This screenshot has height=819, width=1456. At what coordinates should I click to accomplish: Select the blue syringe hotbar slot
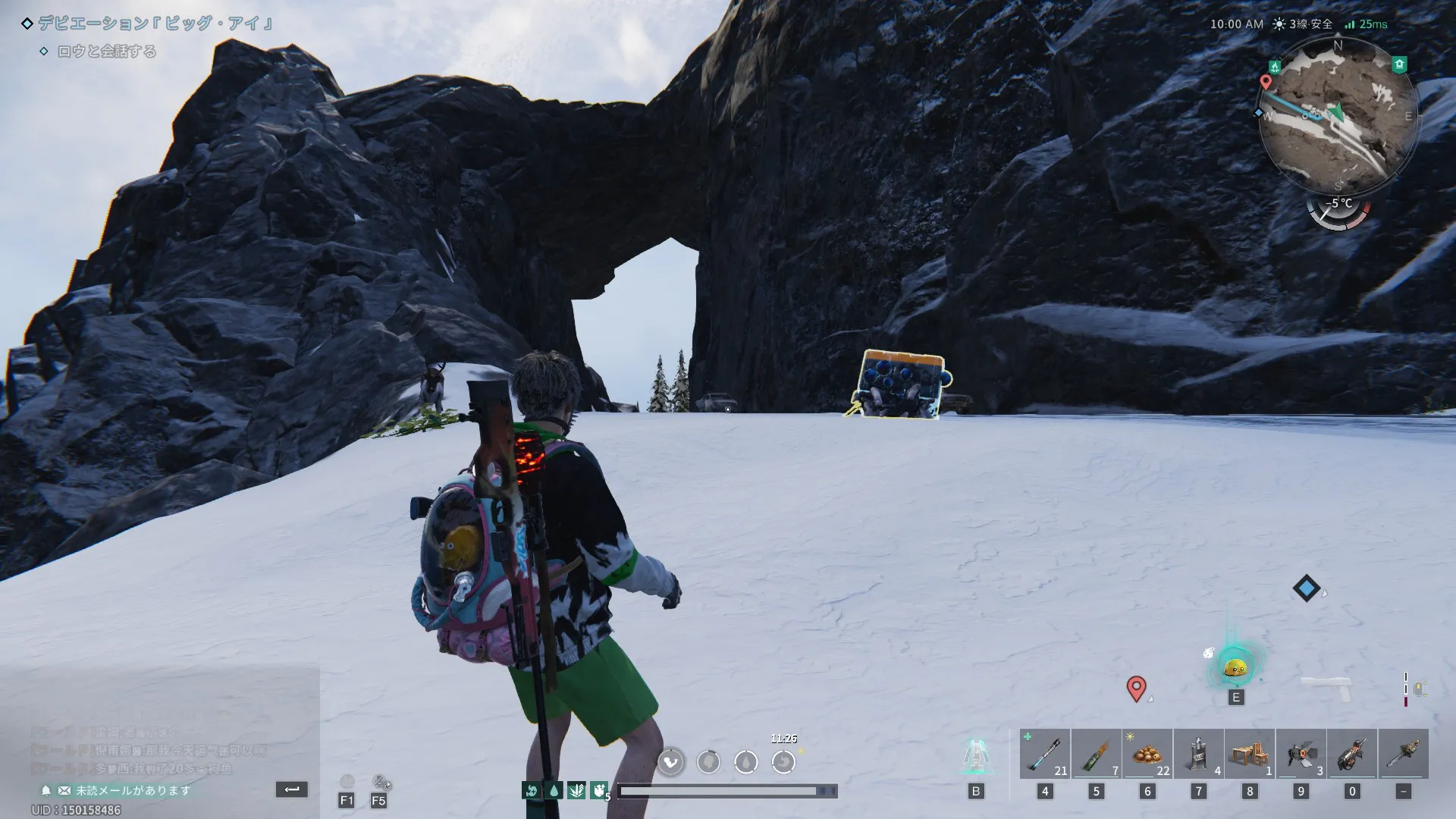pos(1044,754)
